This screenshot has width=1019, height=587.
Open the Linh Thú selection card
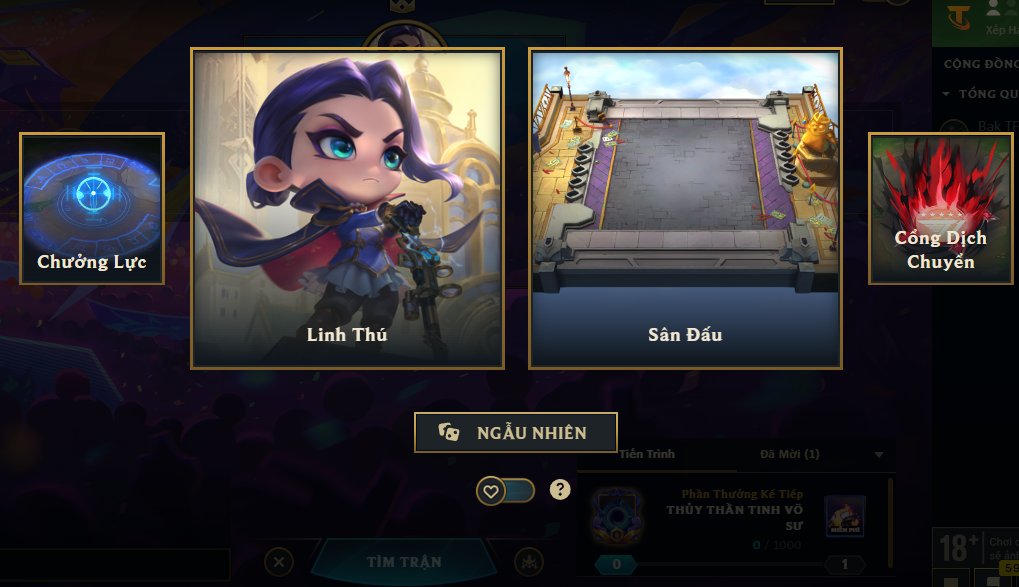347,208
